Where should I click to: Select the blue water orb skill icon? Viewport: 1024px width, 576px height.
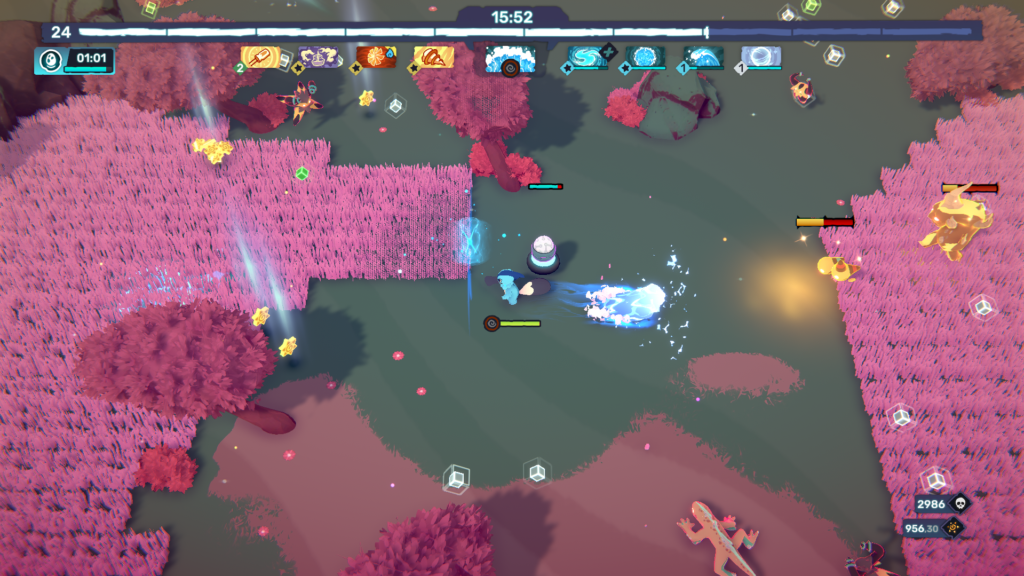[x=645, y=57]
